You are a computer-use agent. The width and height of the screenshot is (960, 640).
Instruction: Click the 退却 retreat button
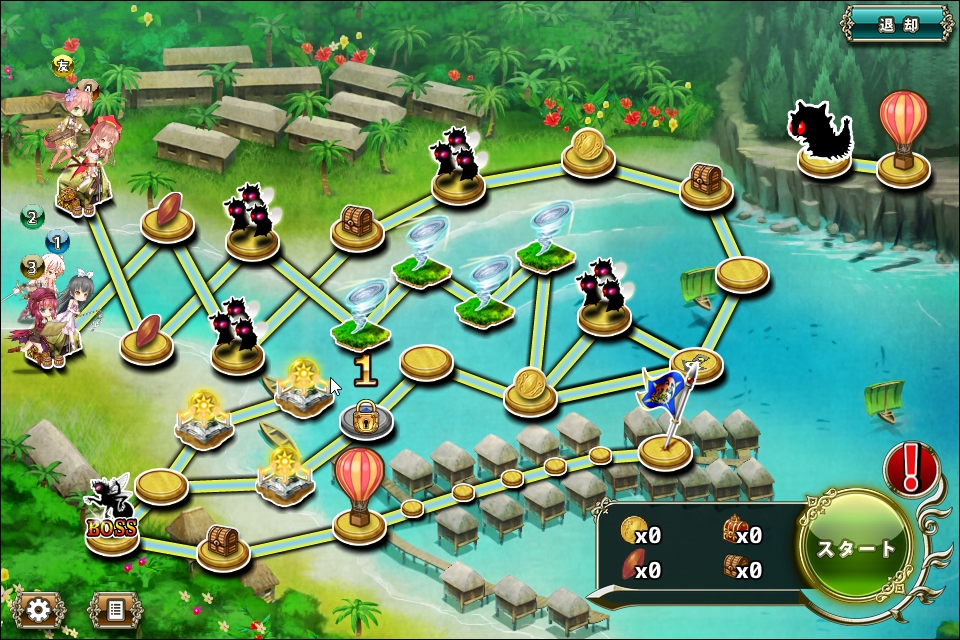tap(897, 23)
